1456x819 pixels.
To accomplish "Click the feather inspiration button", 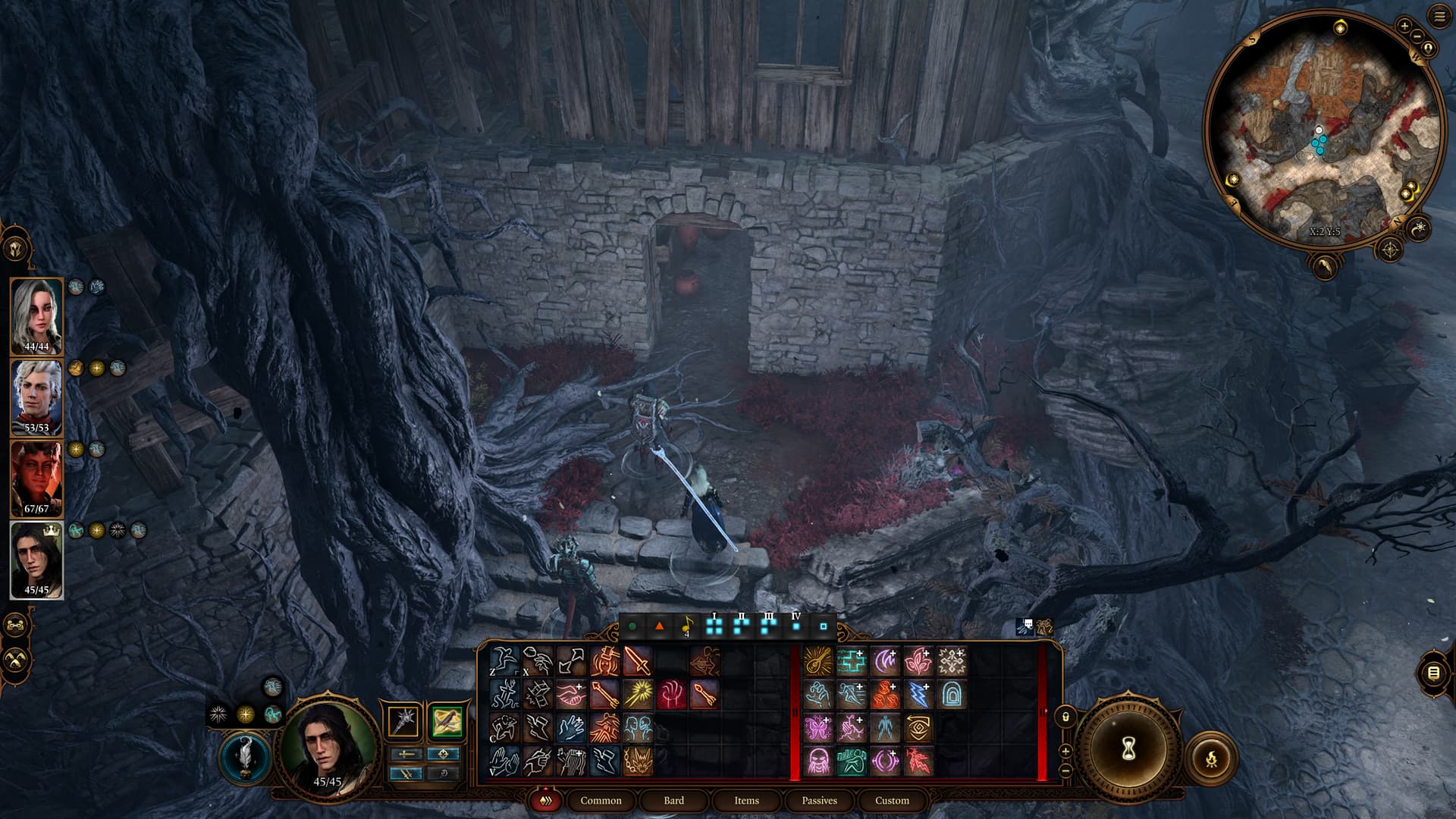I will (246, 758).
